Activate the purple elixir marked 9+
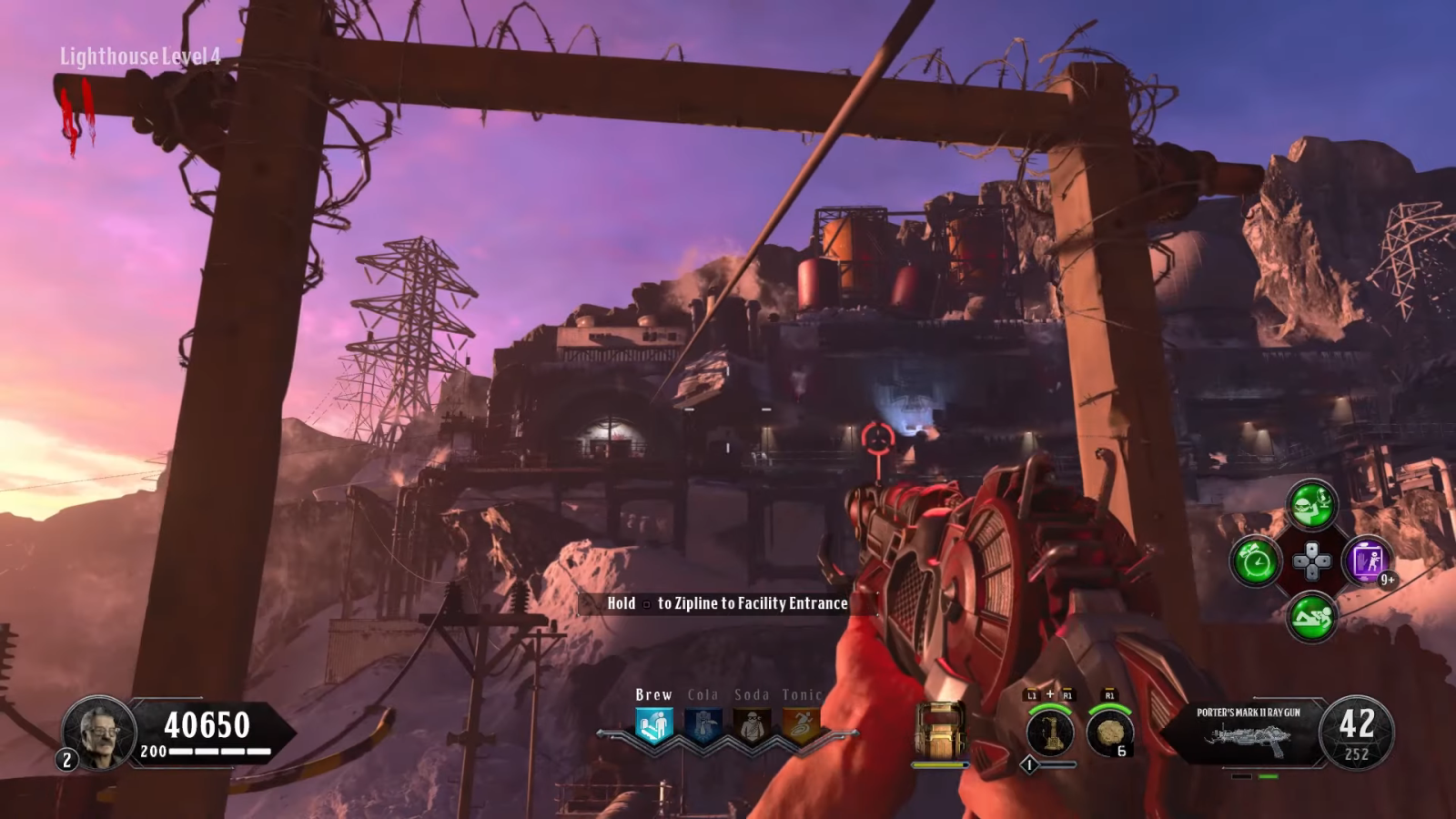 coord(1367,561)
